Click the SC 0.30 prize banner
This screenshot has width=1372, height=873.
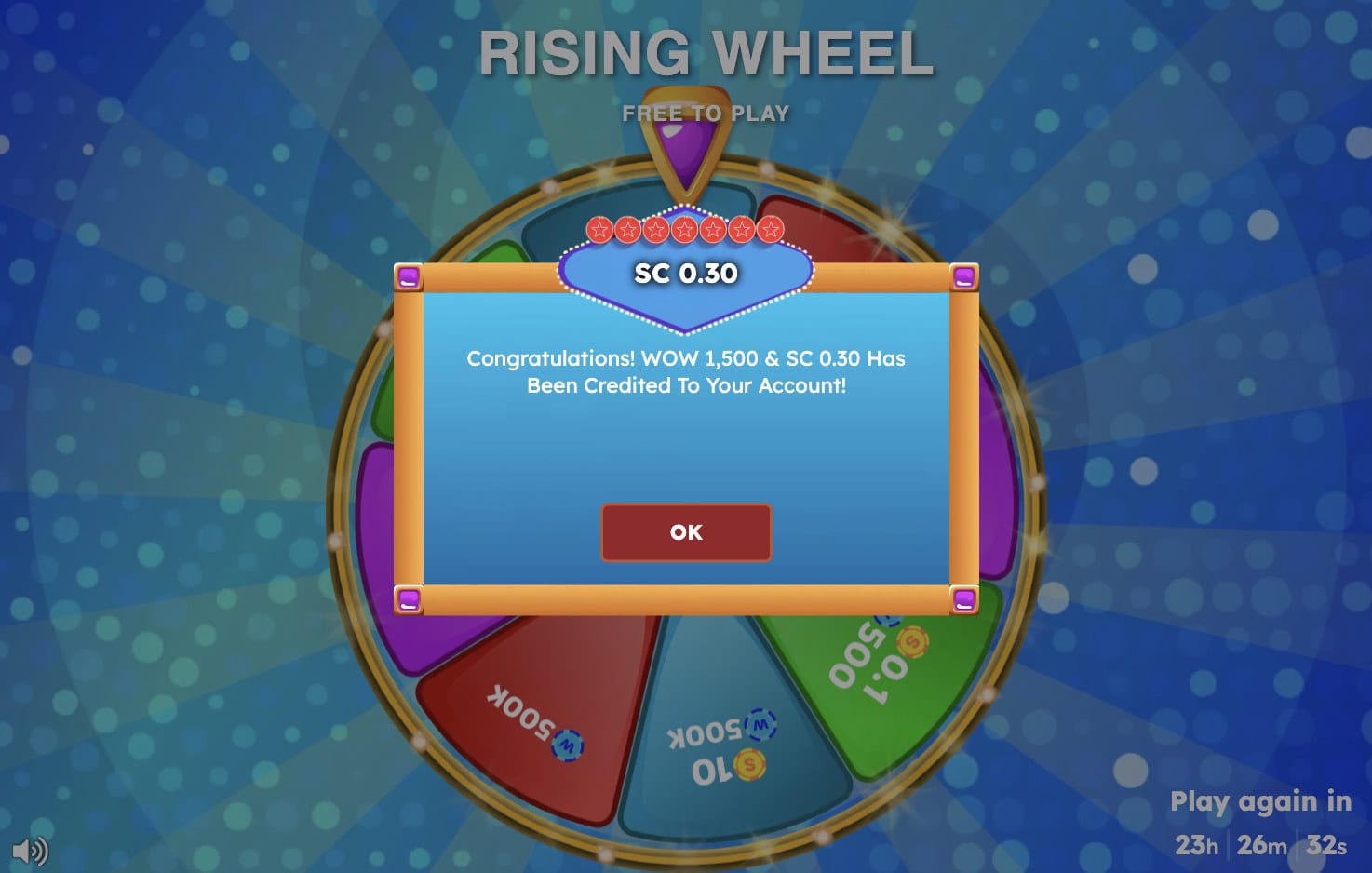686,273
